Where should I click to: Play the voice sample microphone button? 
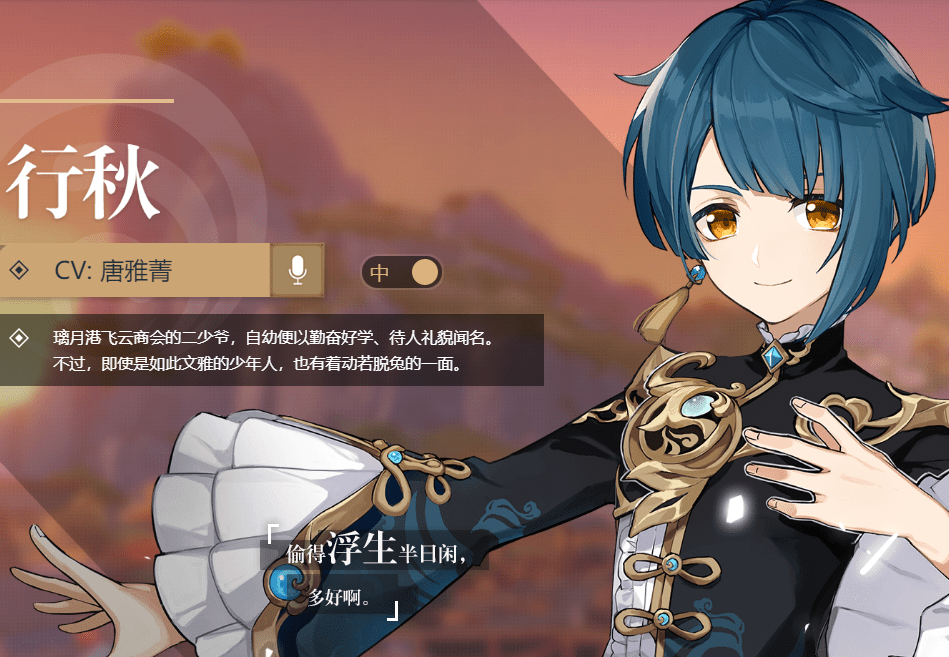[297, 270]
